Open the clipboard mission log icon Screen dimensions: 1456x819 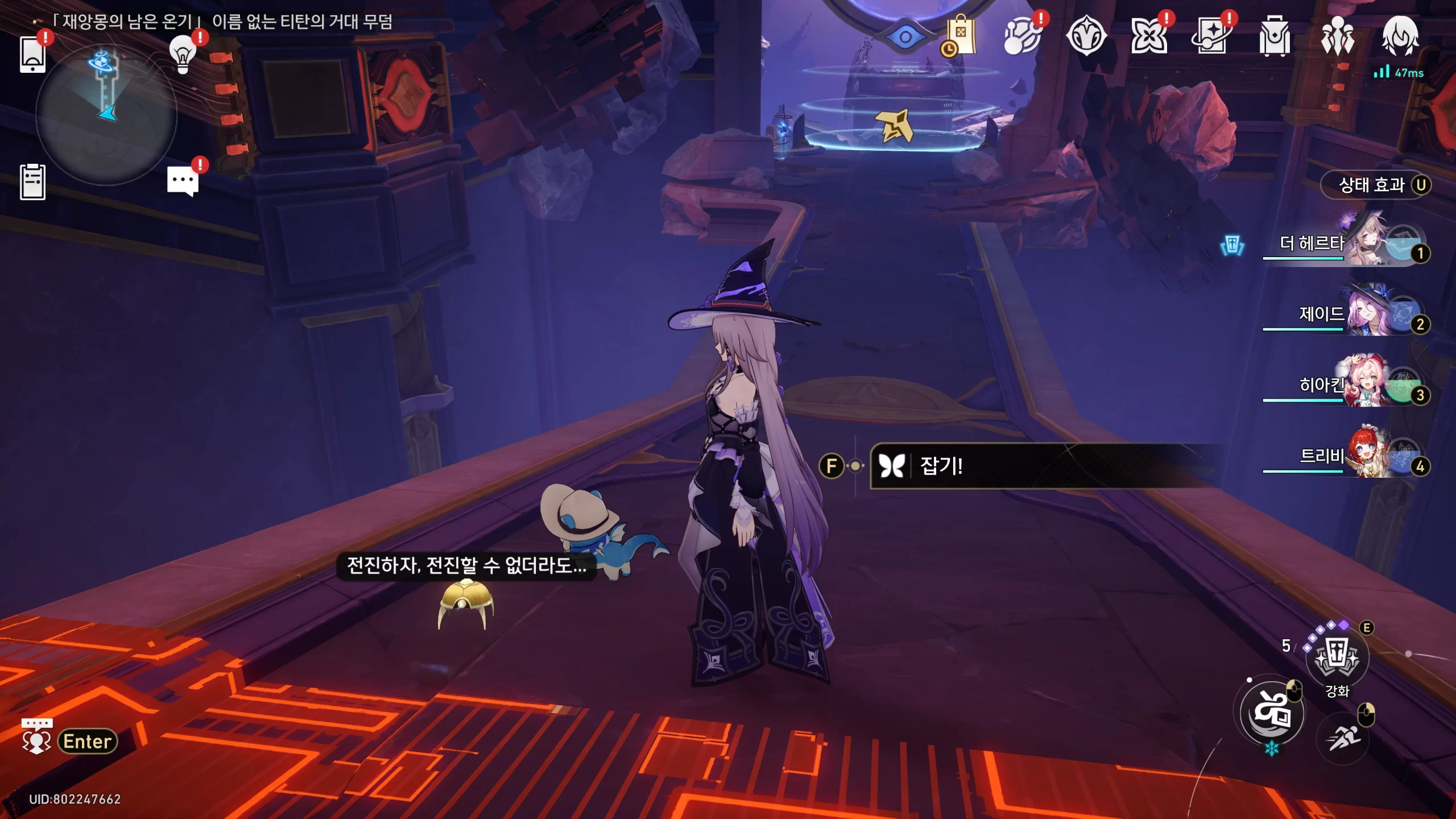(32, 182)
